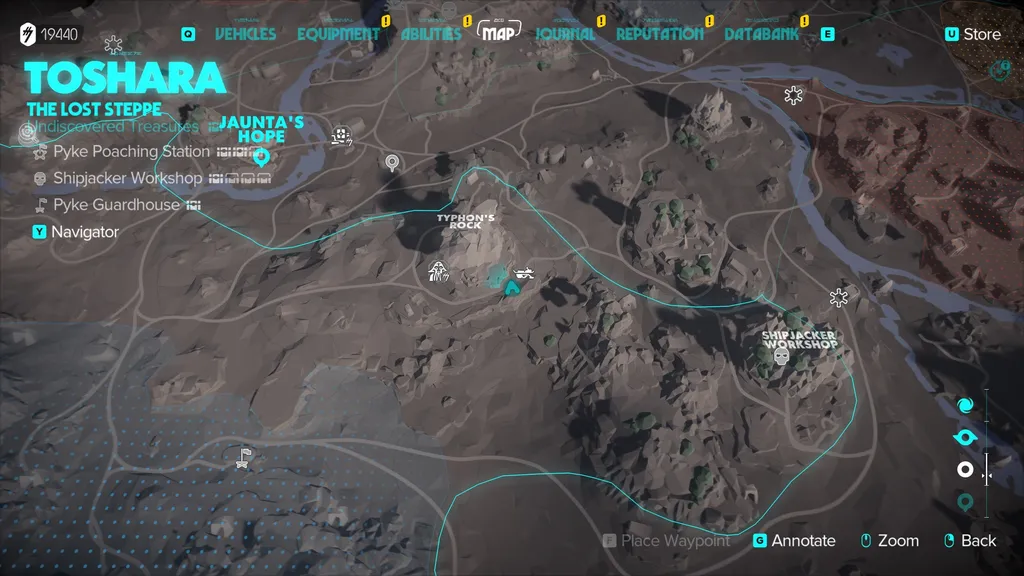This screenshot has width=1024, height=576.
Task: Open the Equipment tab
Action: coord(339,34)
